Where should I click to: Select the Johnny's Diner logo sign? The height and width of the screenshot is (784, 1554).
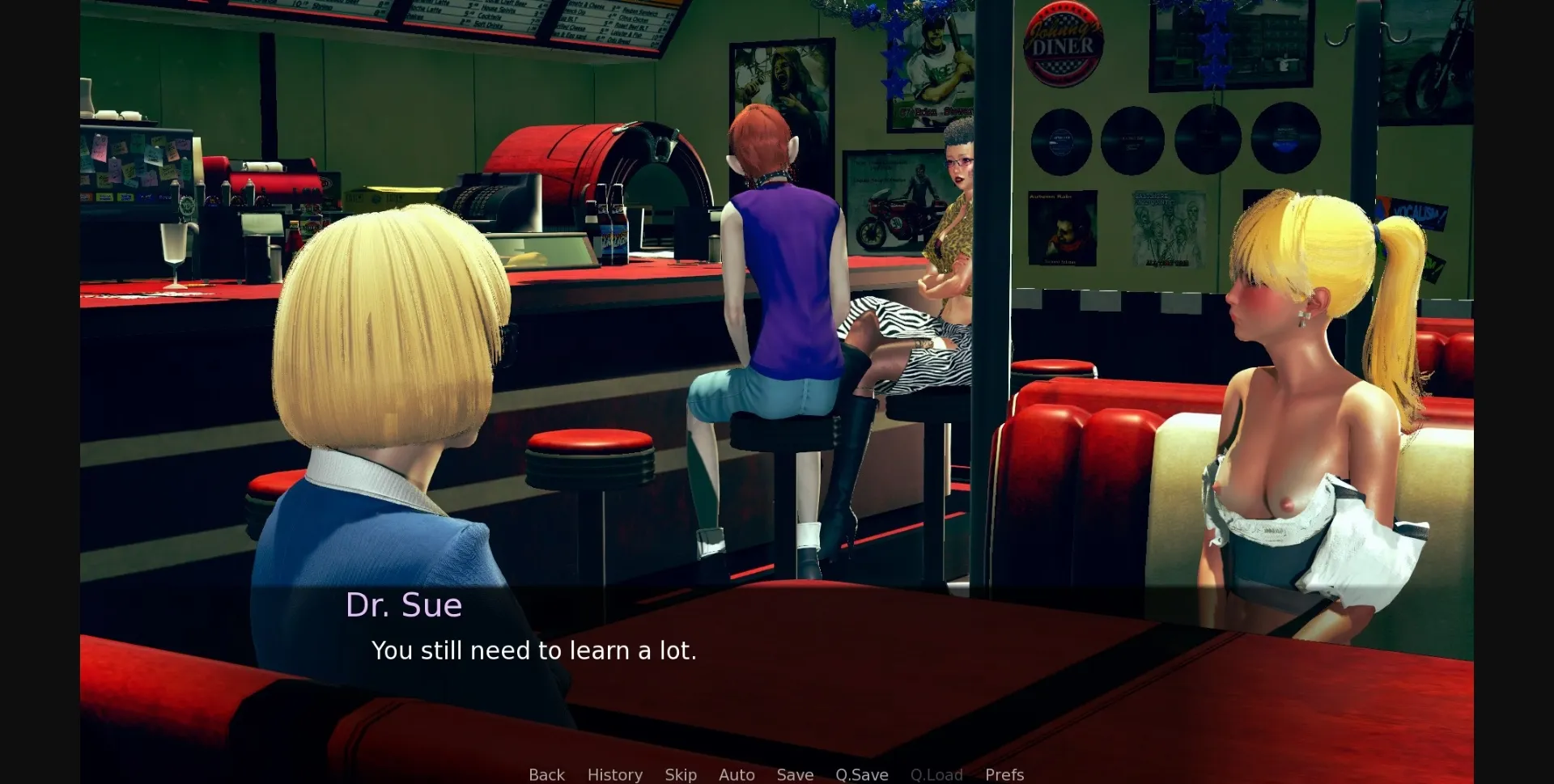[x=1061, y=44]
